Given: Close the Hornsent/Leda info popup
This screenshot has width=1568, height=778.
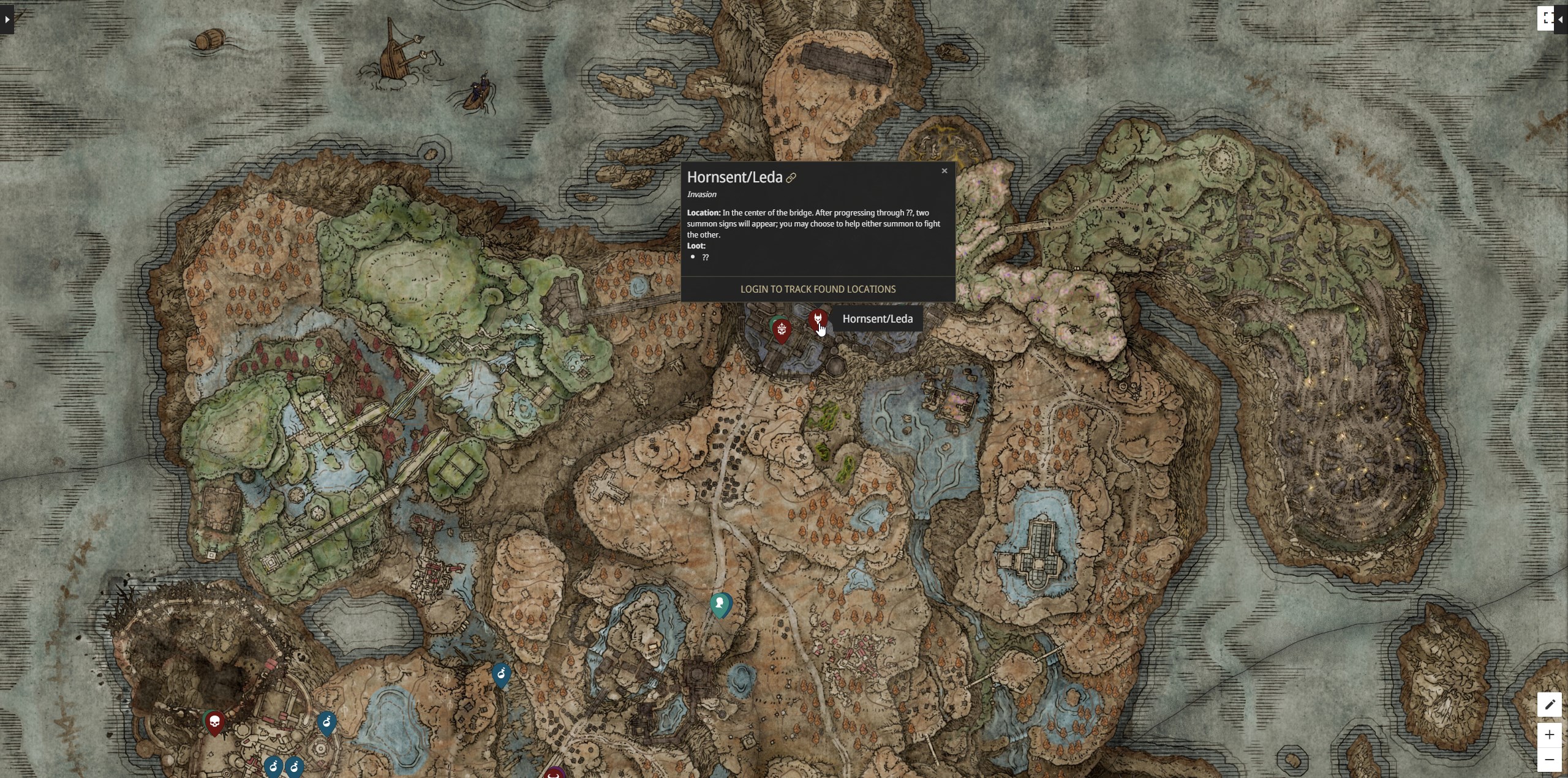Looking at the screenshot, I should coord(944,171).
